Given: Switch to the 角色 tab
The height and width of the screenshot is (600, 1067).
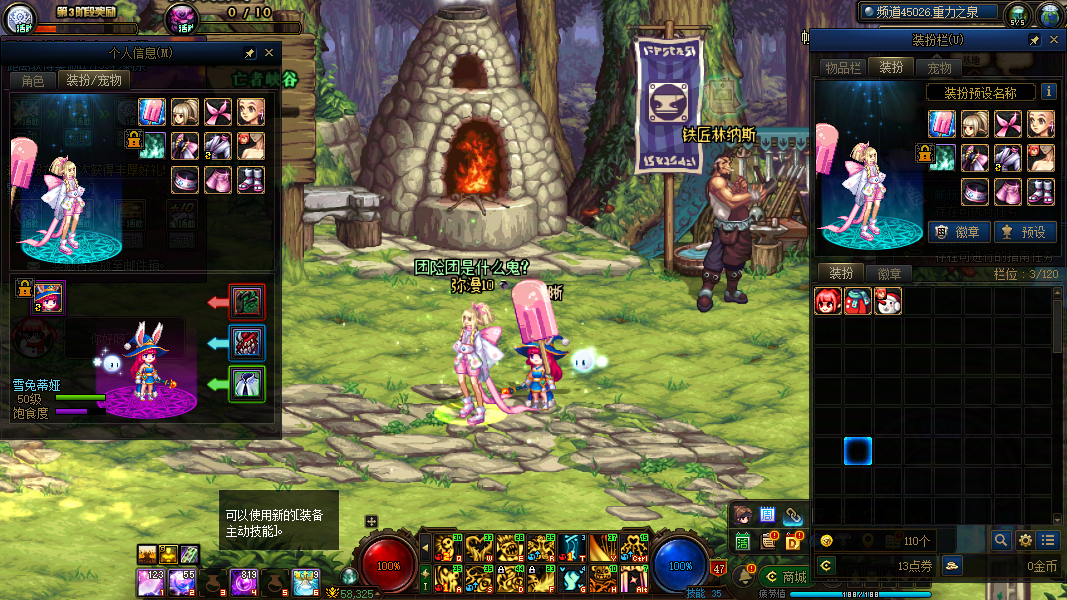Looking at the screenshot, I should 33,80.
